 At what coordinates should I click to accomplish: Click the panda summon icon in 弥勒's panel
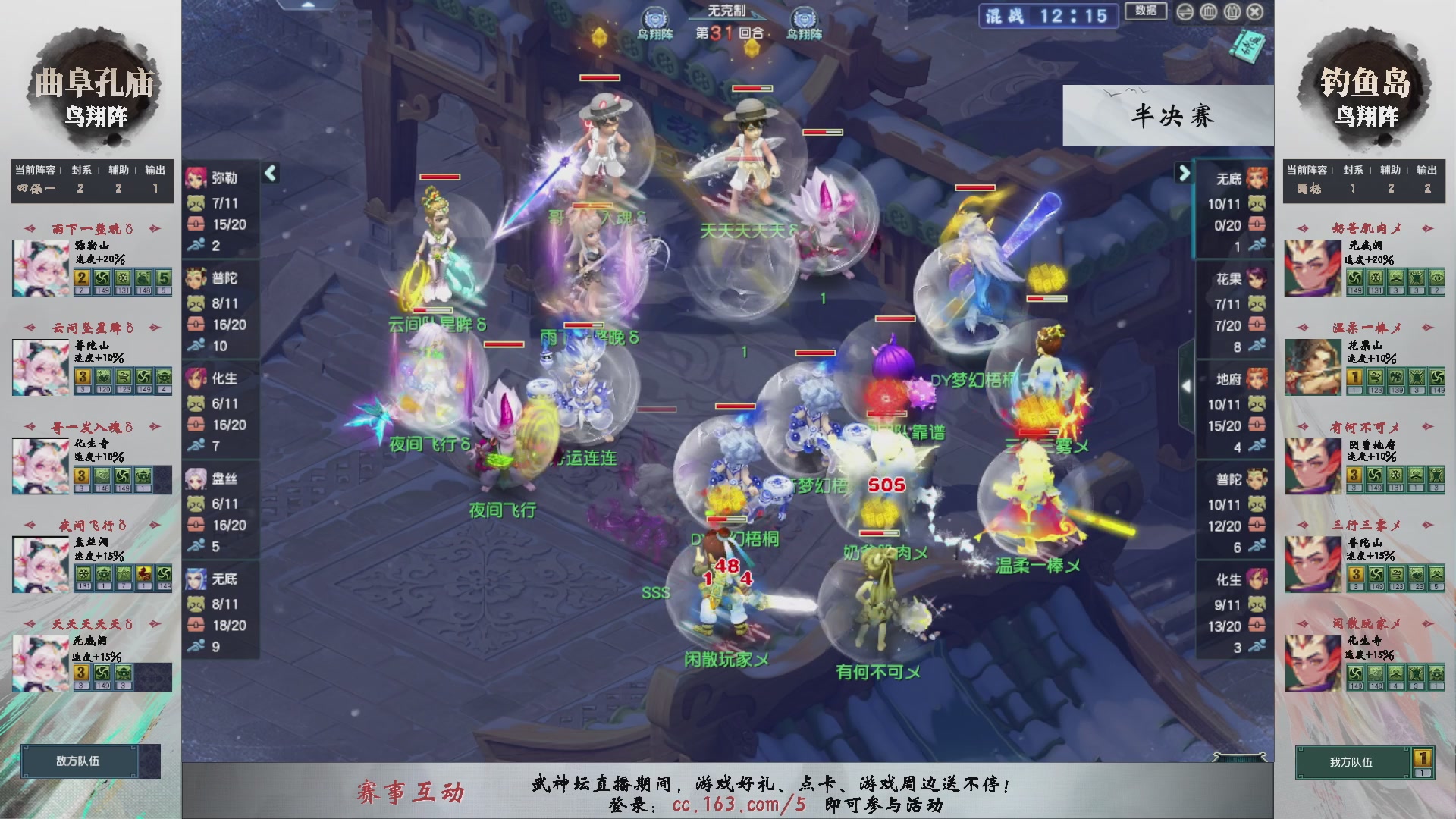pos(196,203)
